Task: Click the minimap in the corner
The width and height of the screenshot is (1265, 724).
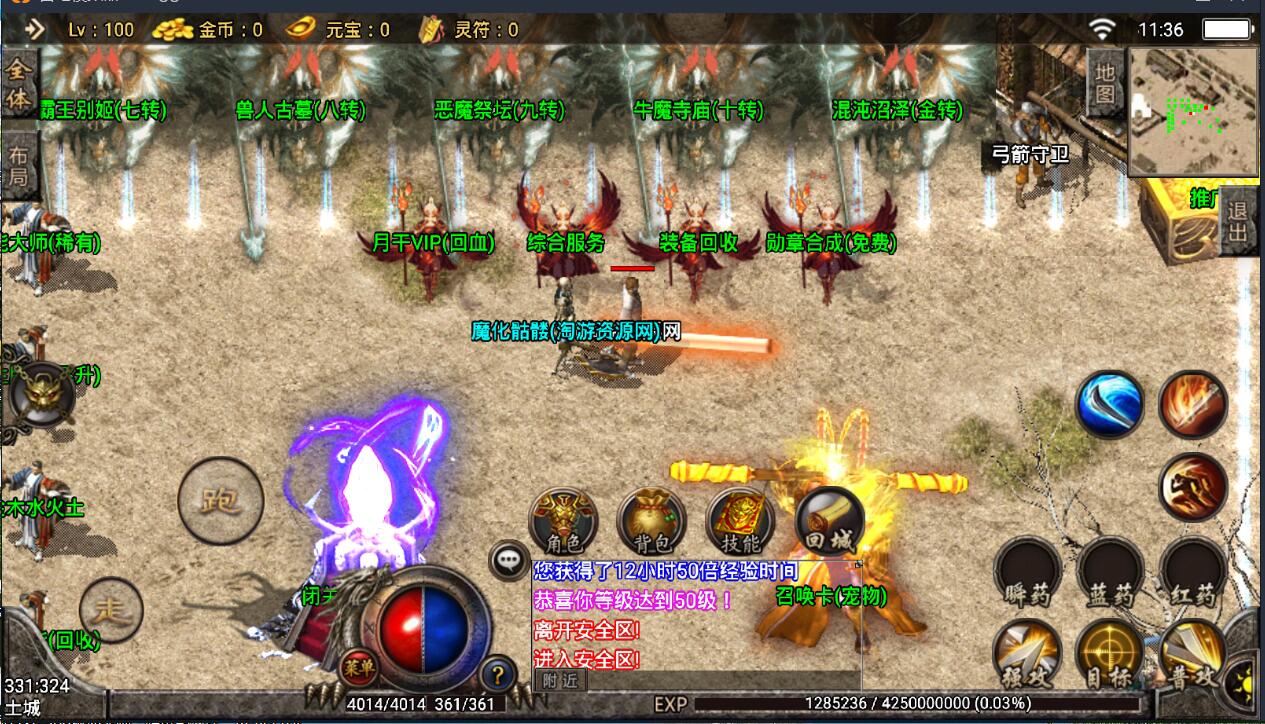Action: [x=1193, y=112]
